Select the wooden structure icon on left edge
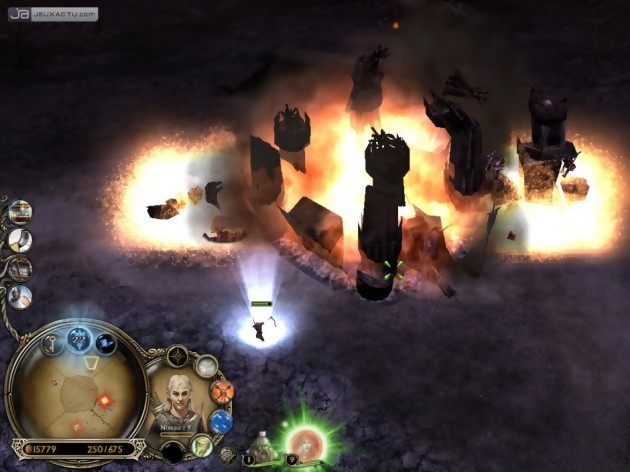 (x=19, y=268)
